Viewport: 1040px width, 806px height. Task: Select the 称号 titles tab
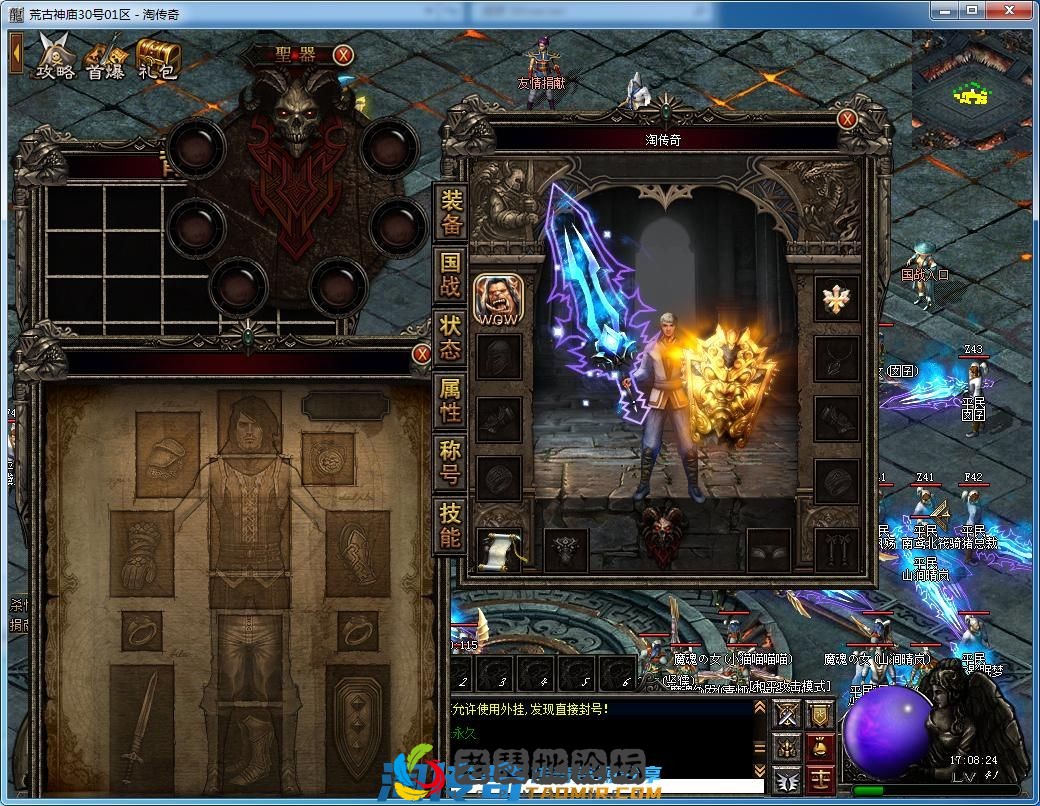(x=451, y=462)
